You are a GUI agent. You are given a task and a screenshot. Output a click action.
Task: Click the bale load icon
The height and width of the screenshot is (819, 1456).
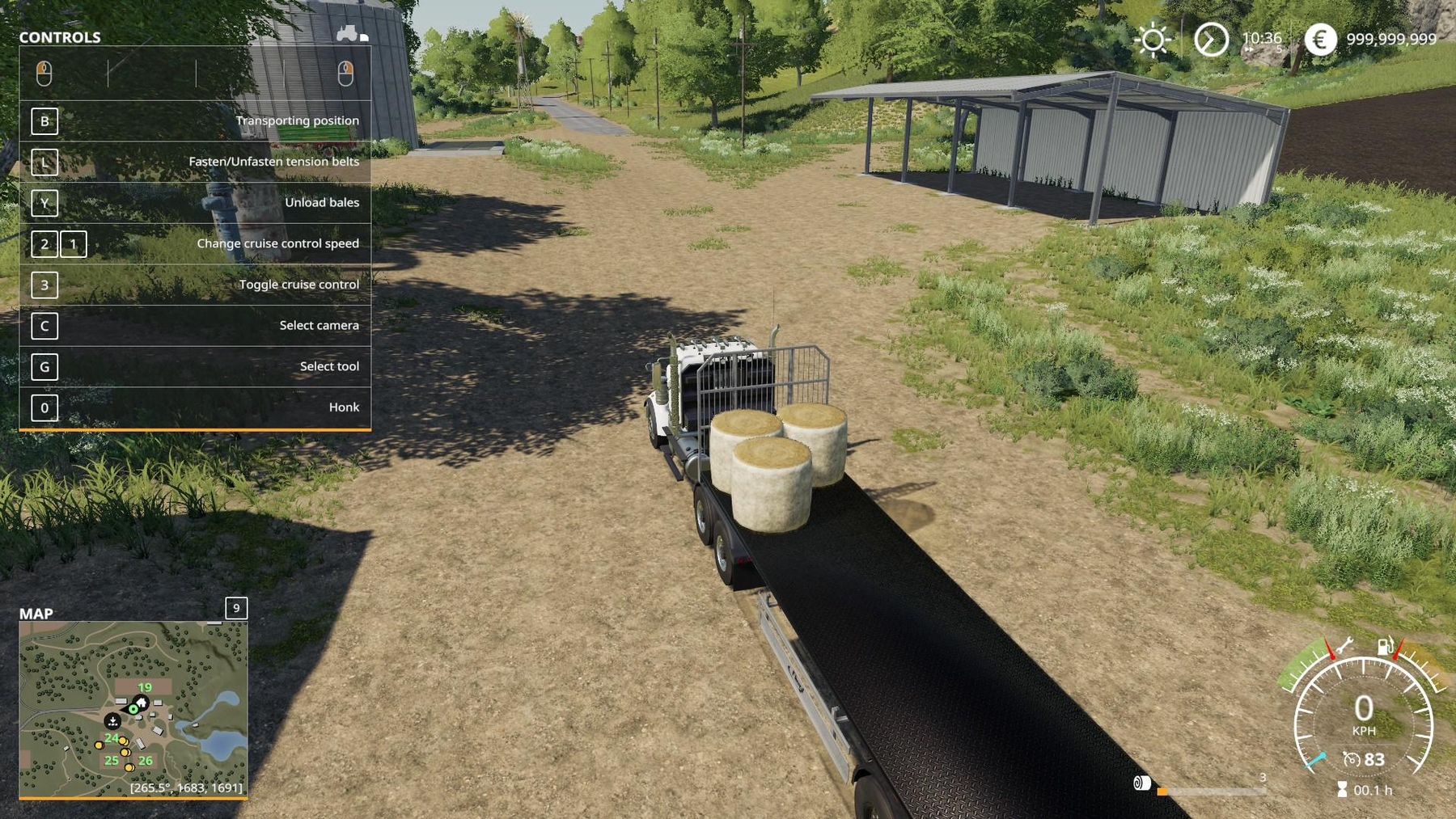coord(1141,783)
